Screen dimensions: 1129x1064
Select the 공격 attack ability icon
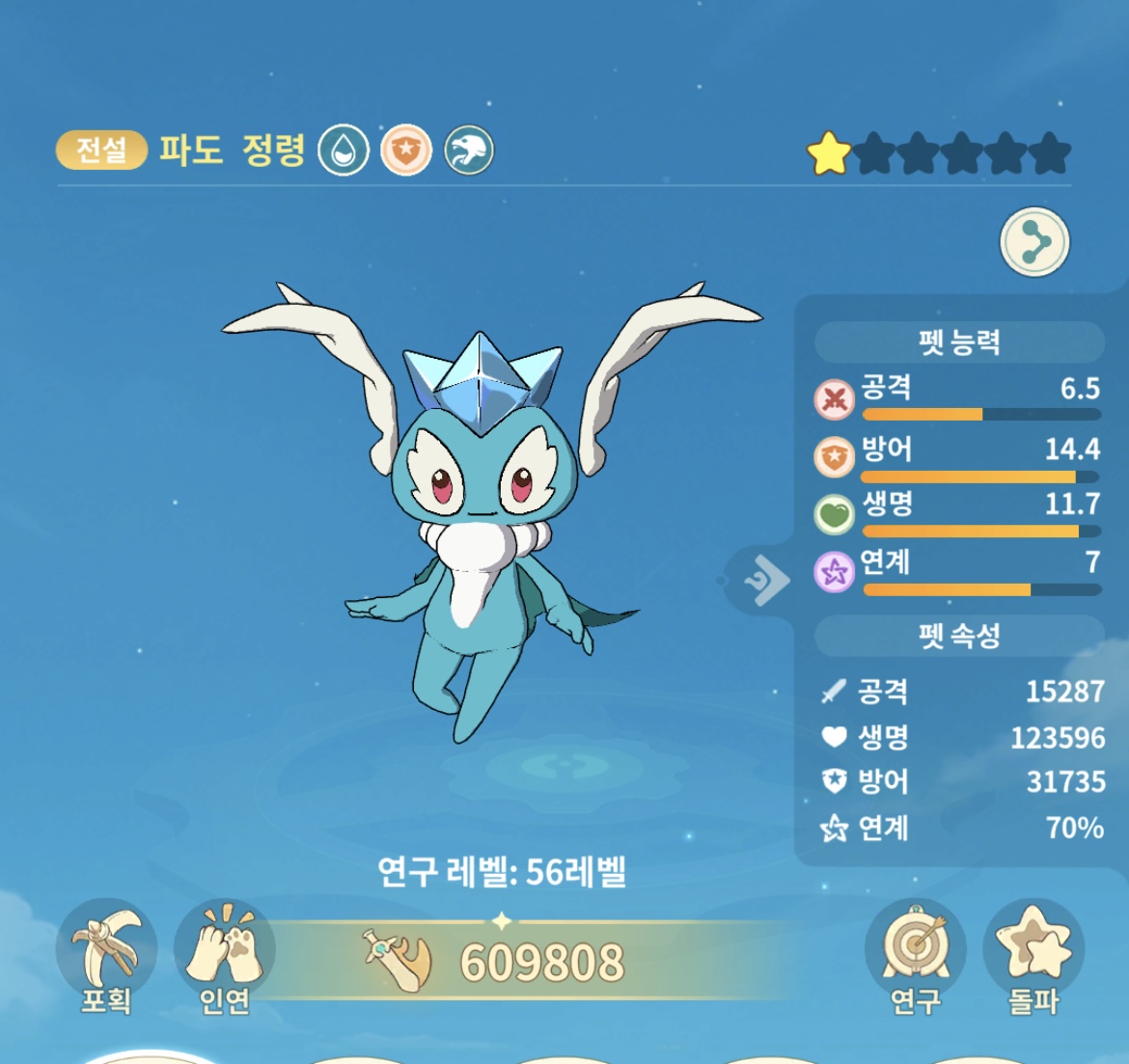[x=835, y=398]
